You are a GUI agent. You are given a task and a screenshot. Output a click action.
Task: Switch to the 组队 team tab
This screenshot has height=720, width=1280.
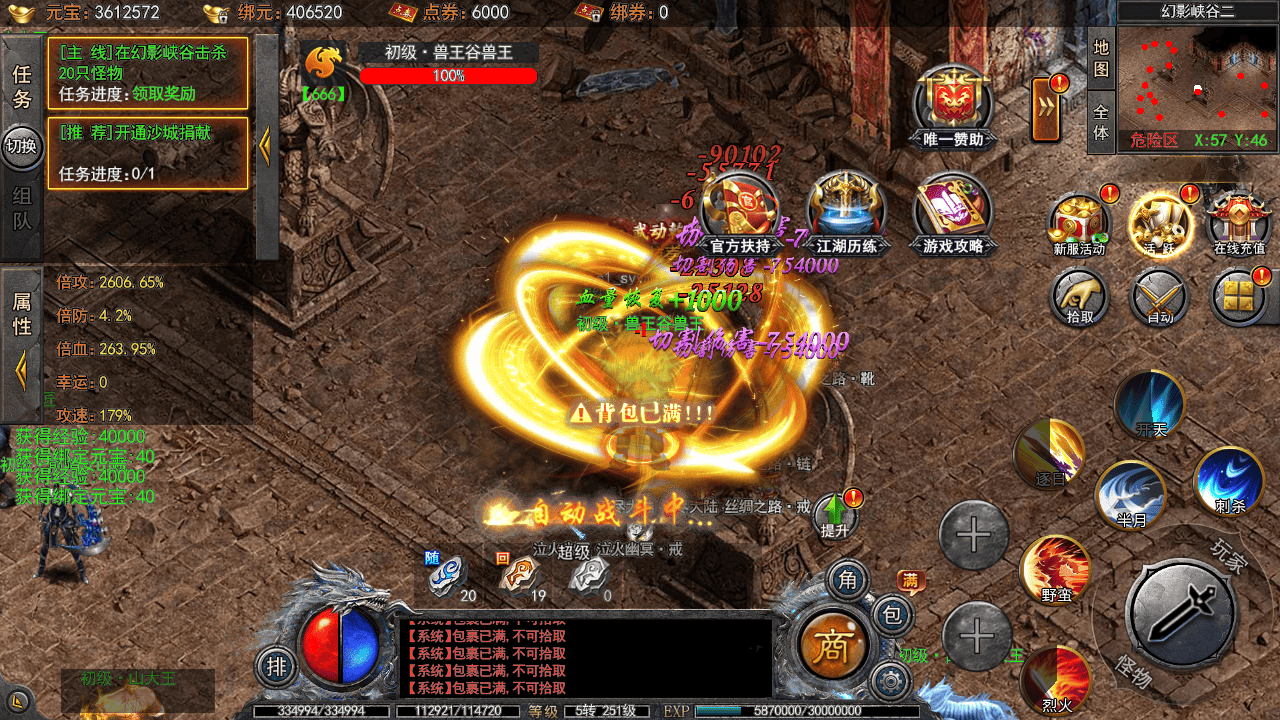click(22, 208)
